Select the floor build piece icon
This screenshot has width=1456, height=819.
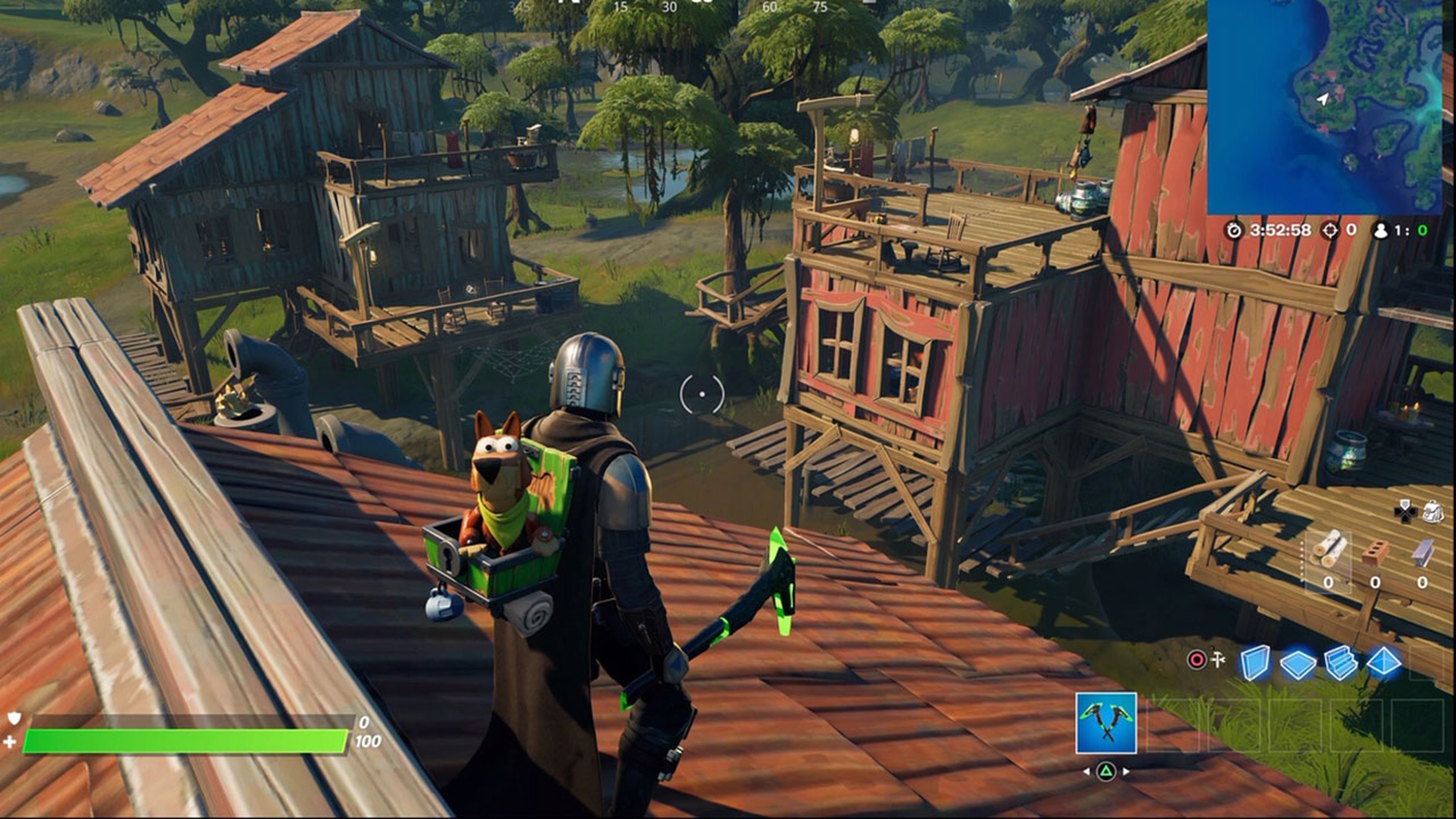click(x=1297, y=665)
